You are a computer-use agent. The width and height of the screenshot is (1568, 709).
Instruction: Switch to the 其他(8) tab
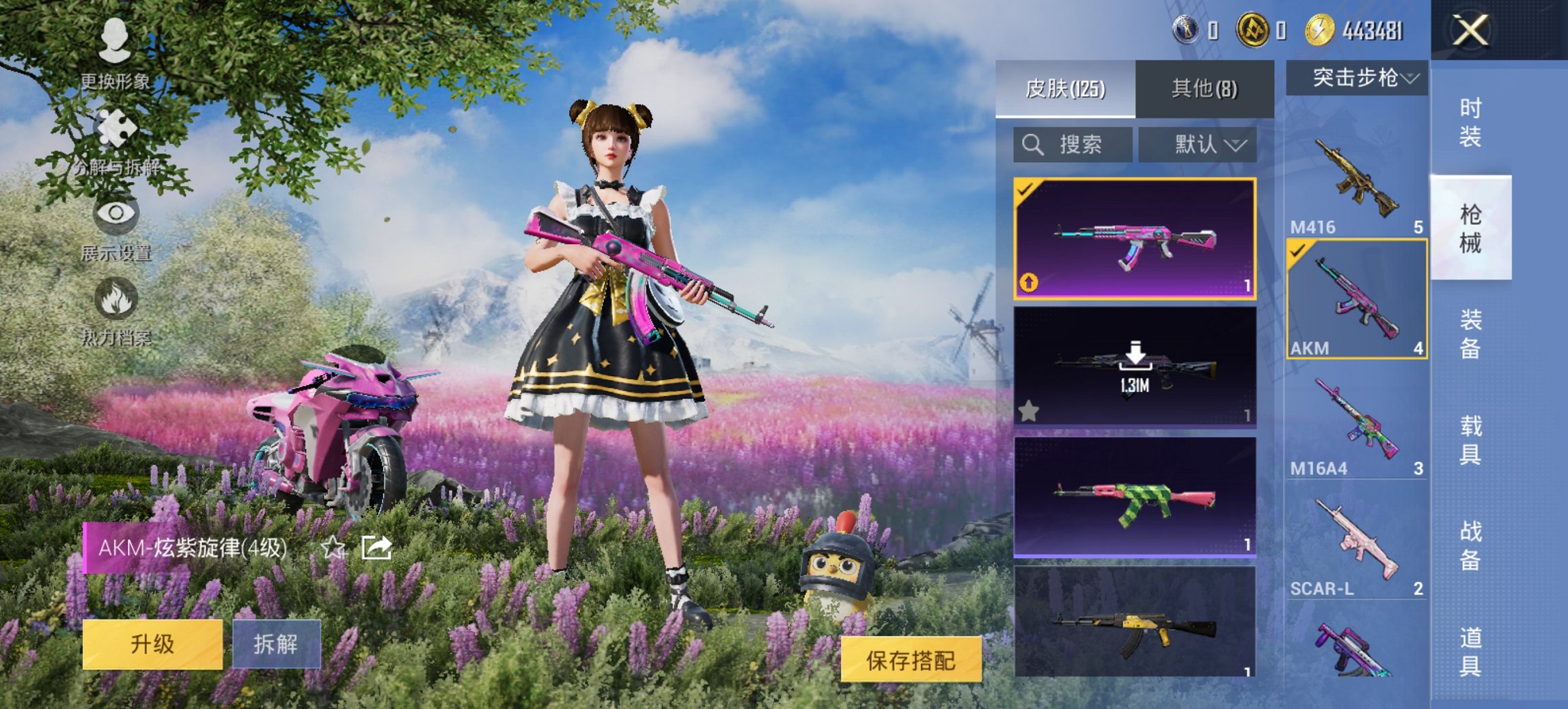point(1205,89)
